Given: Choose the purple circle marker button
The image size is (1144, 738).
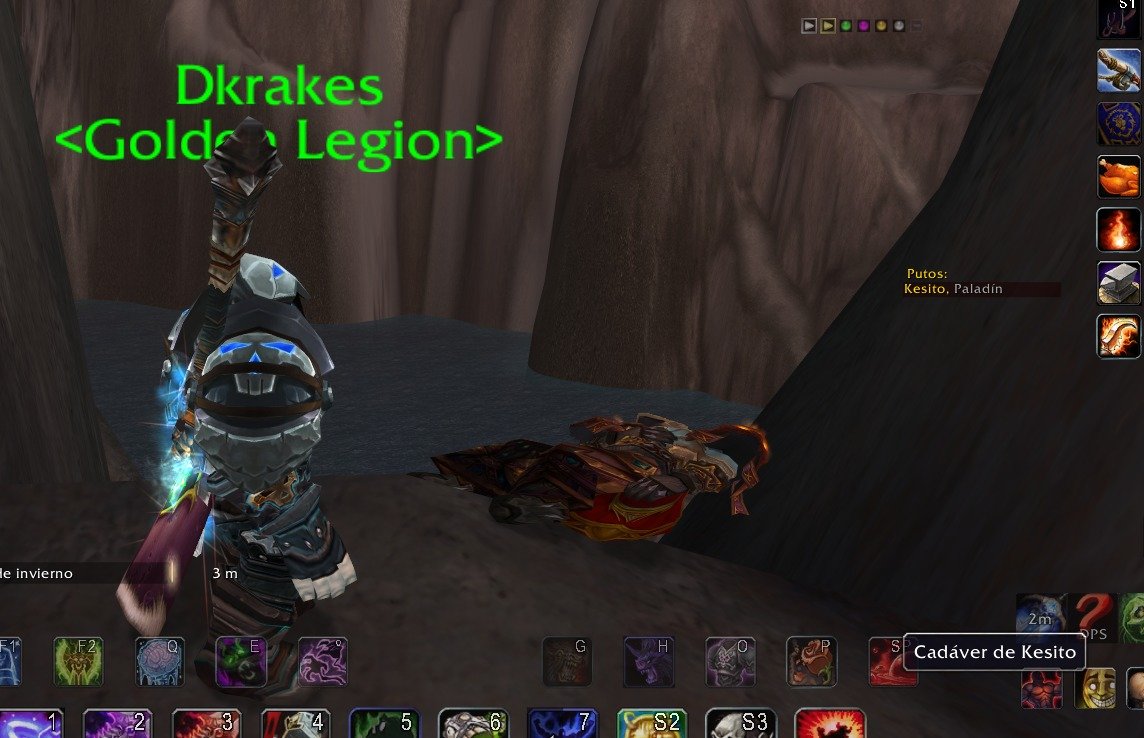Looking at the screenshot, I should click(863, 26).
